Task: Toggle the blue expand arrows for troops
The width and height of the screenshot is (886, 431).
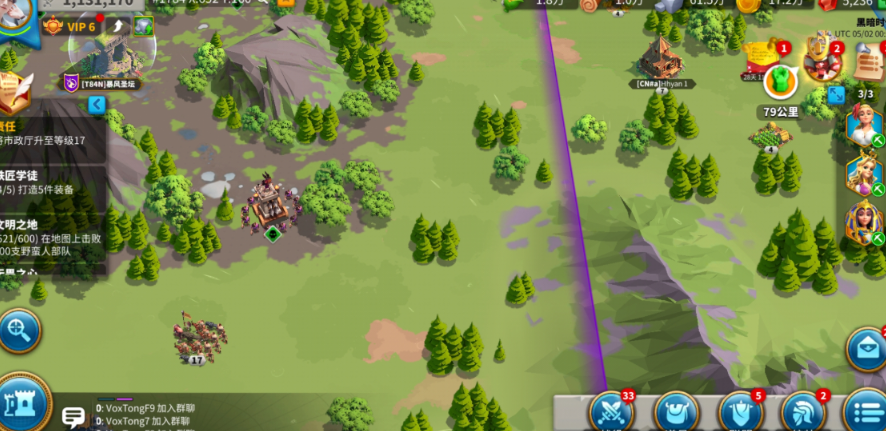Action: [x=836, y=95]
